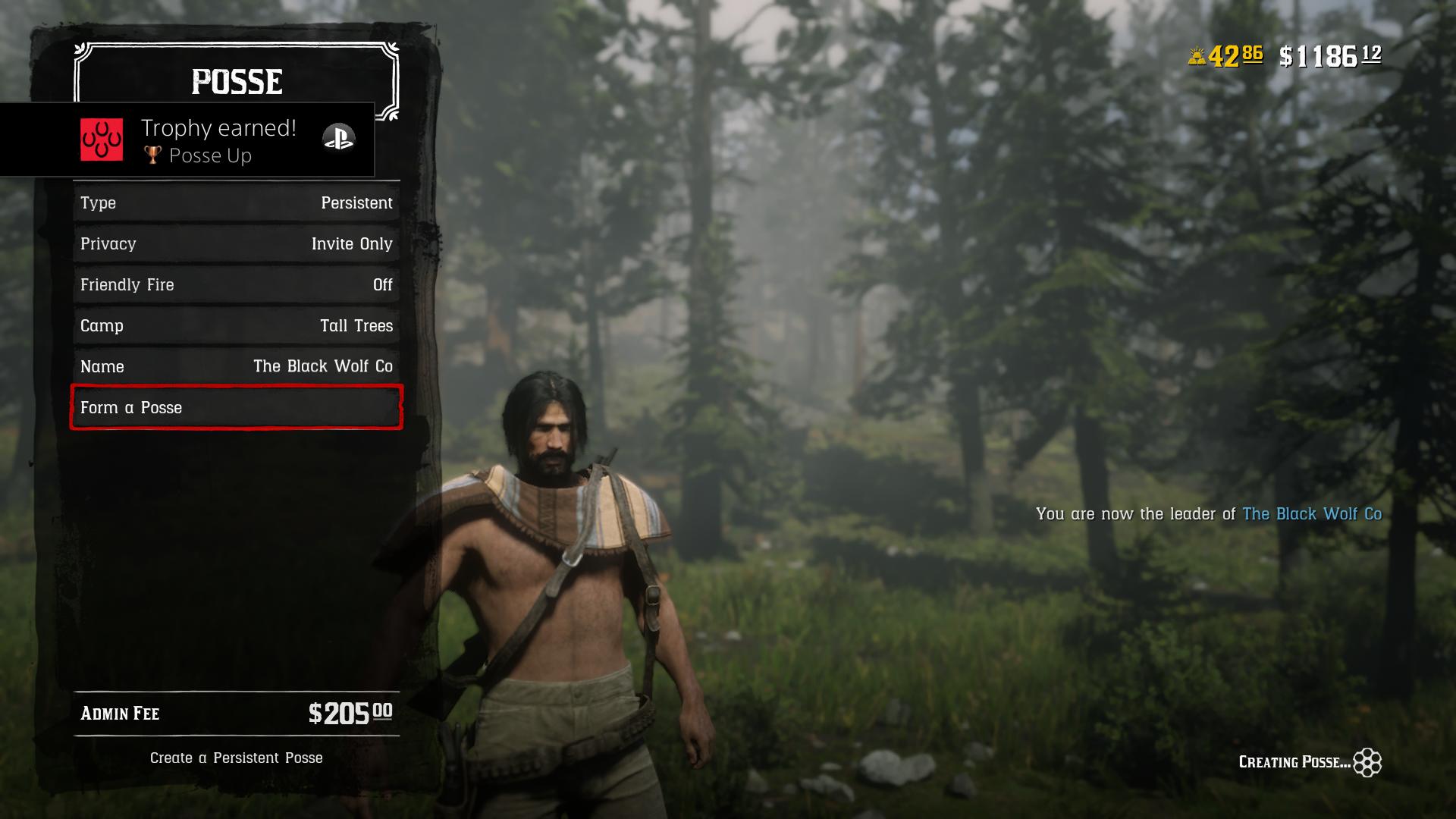Click the Name field showing The Black Wolf Co

236,366
